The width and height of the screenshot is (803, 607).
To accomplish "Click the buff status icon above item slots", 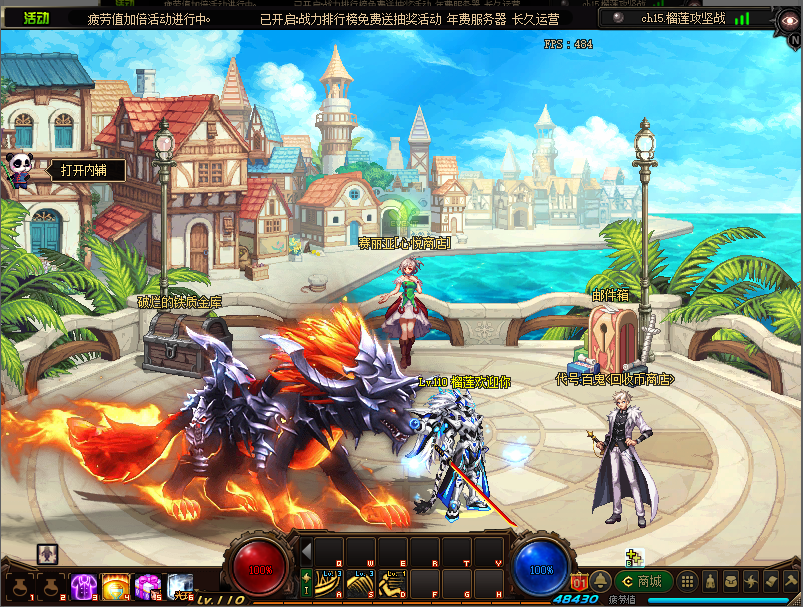I will coord(47,553).
